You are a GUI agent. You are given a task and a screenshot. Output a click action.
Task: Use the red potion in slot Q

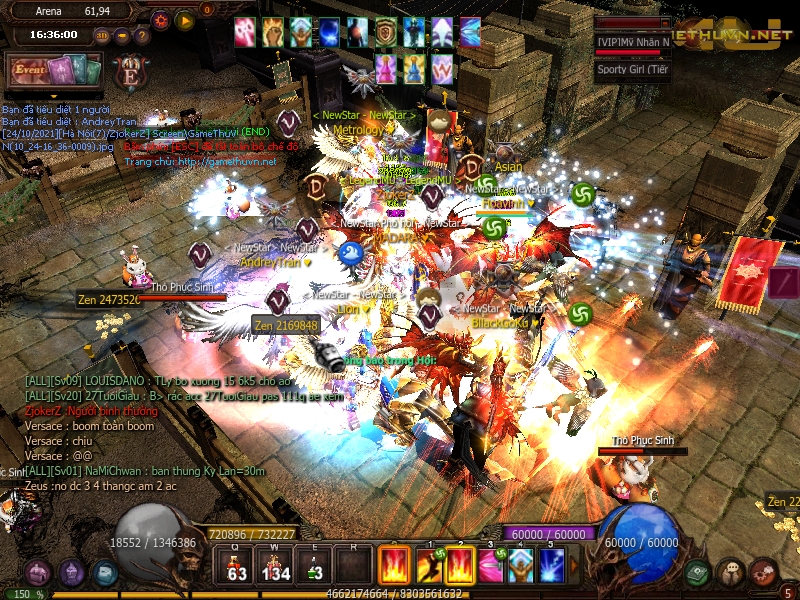pyautogui.click(x=237, y=565)
